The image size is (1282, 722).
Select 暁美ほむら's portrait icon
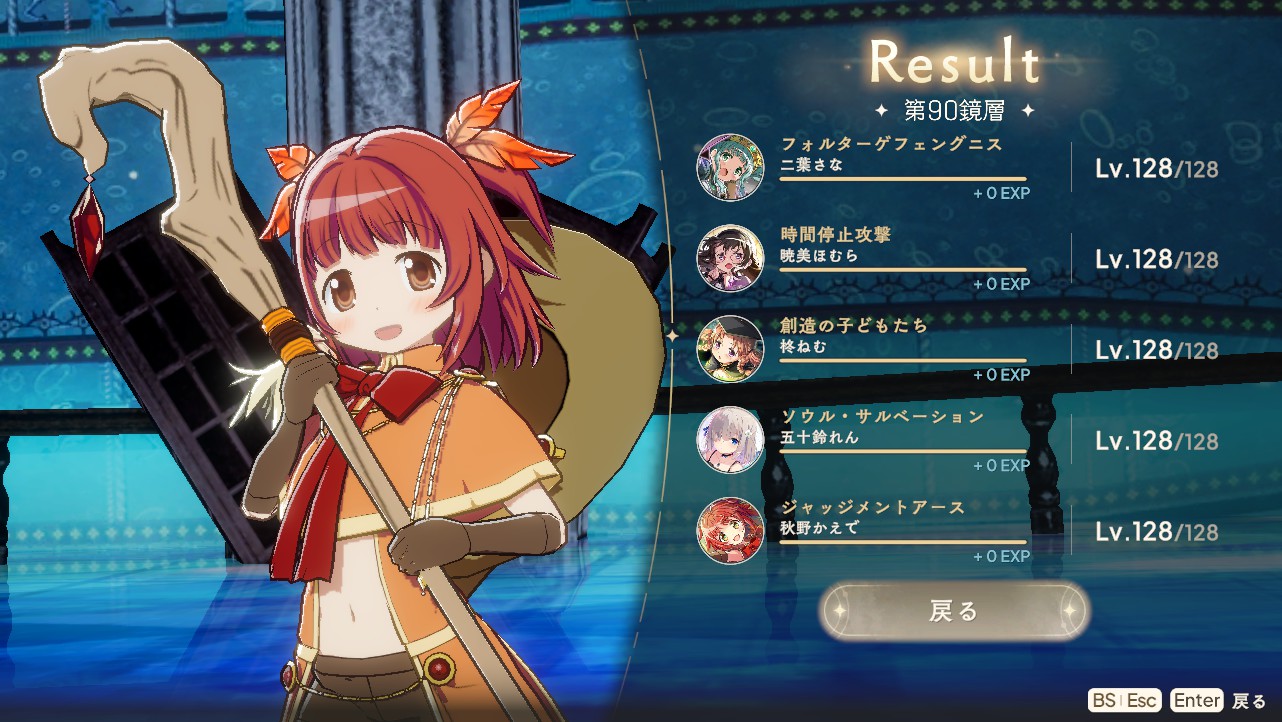tap(730, 258)
